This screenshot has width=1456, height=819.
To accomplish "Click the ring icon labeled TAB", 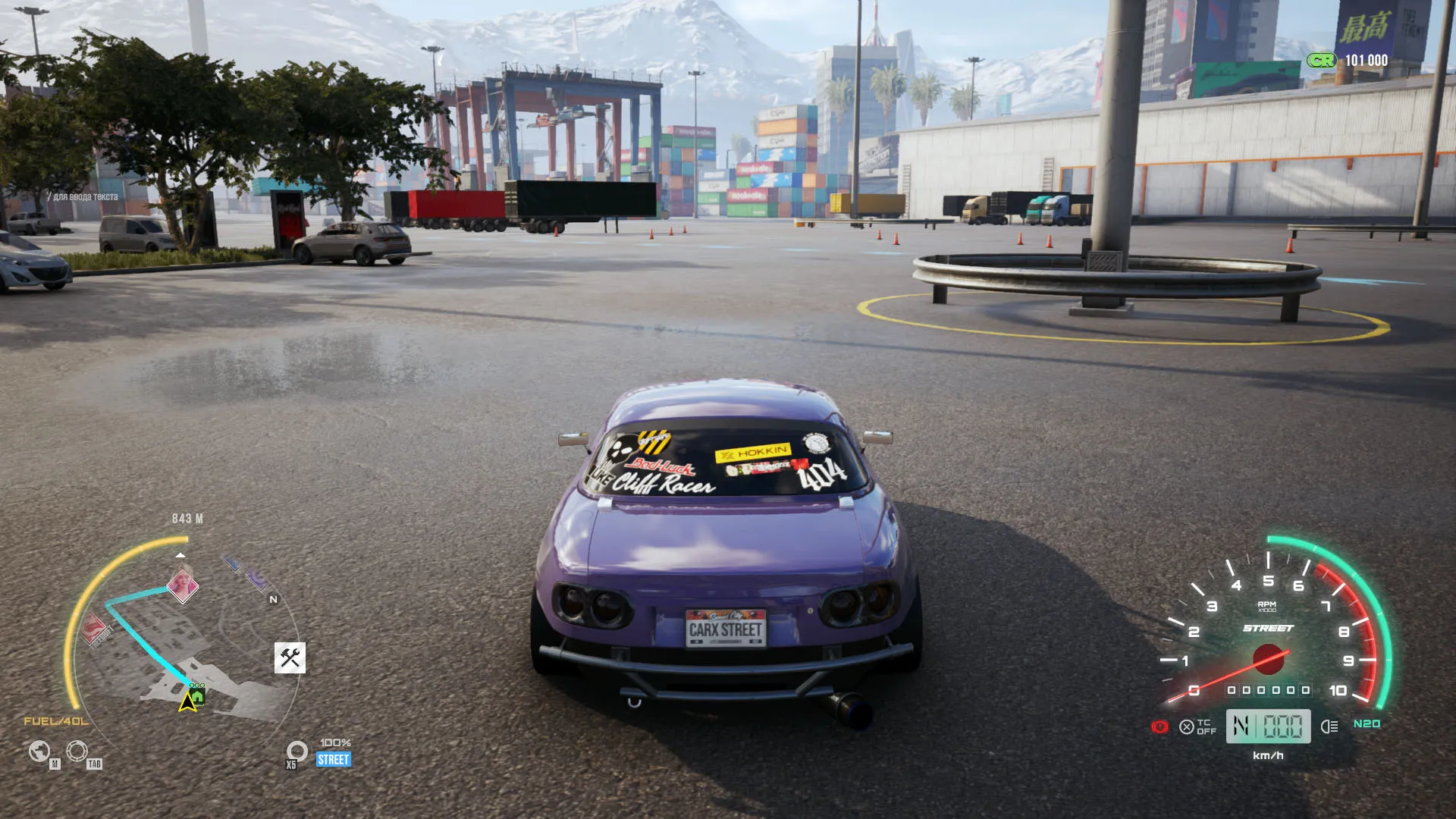I will coord(77,751).
